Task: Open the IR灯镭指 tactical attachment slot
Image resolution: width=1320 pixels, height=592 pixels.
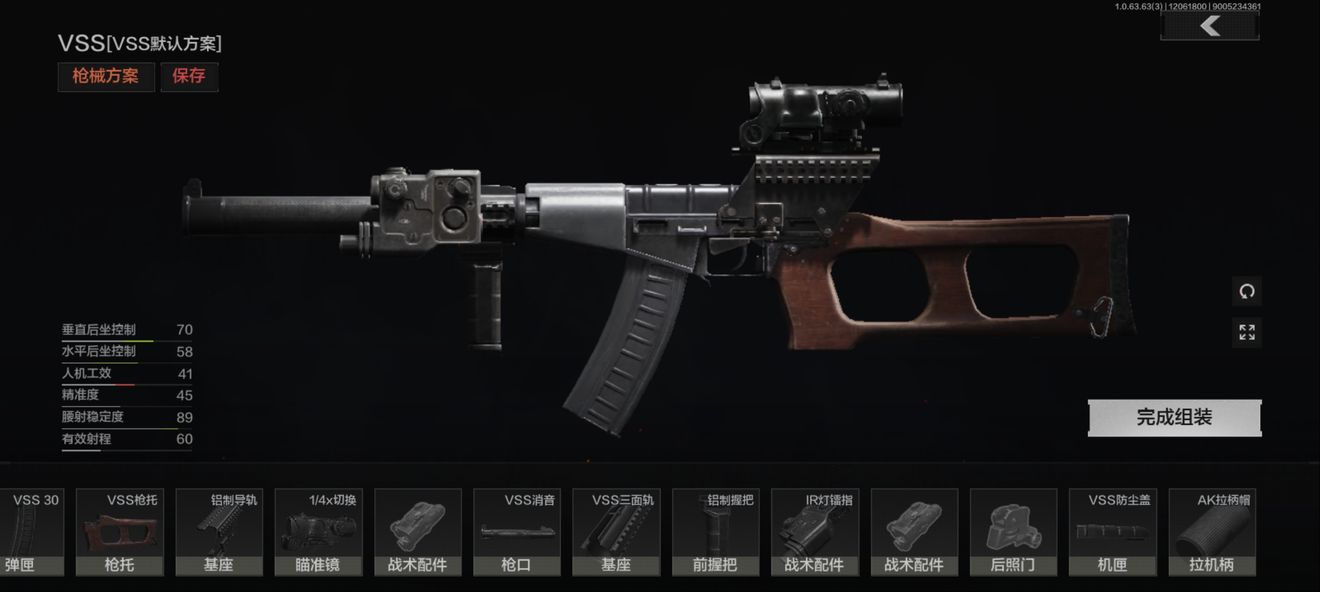Action: (x=815, y=532)
